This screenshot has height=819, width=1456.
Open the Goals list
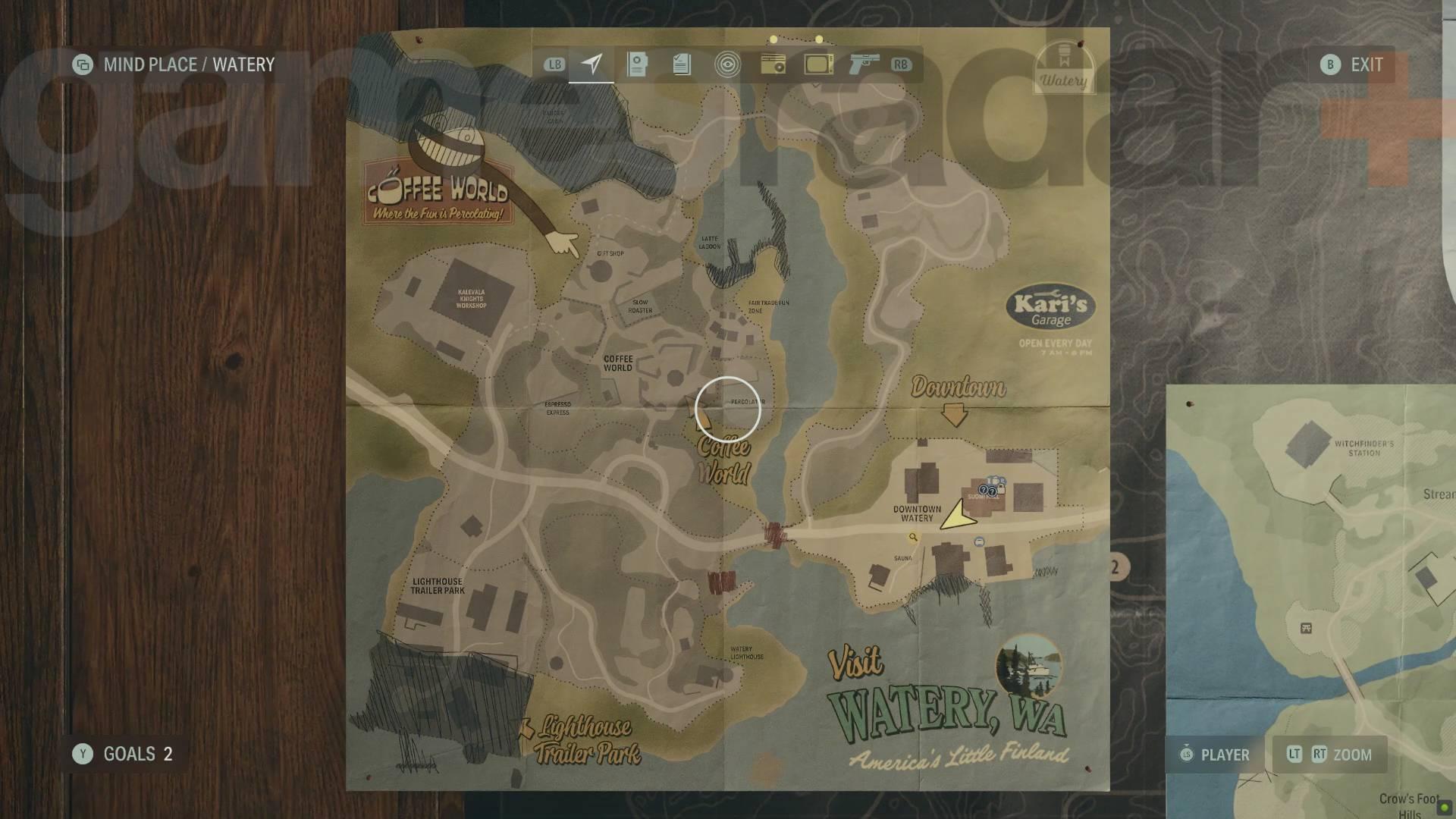[124, 754]
